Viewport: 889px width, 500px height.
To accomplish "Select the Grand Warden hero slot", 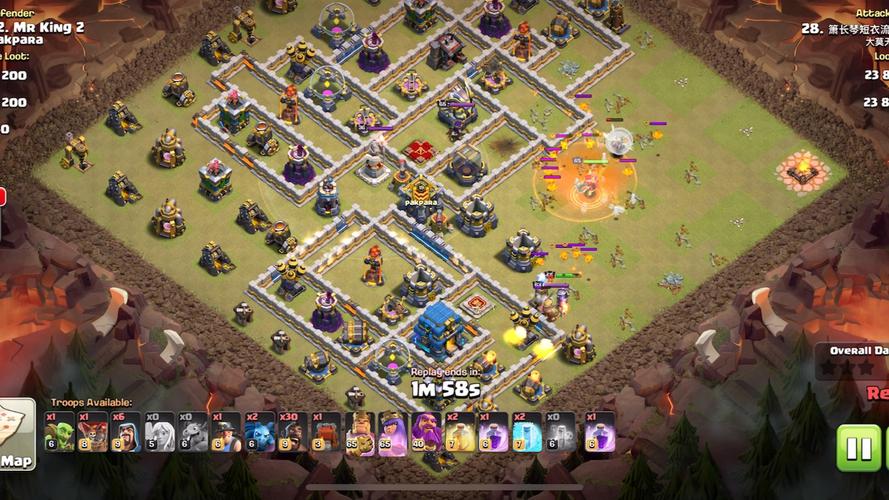I will pos(426,431).
